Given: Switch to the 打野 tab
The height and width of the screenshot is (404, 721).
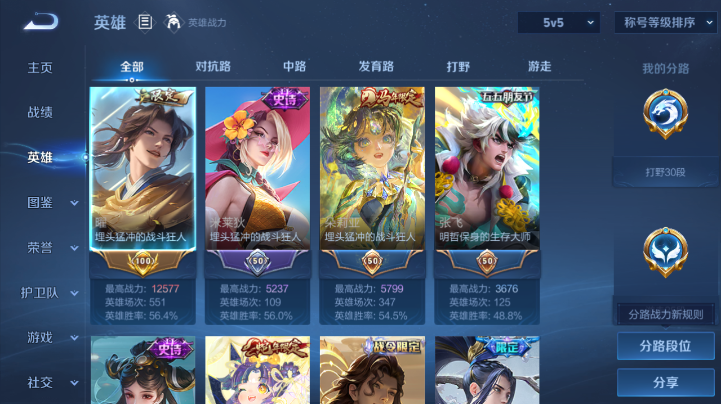Looking at the screenshot, I should point(458,67).
